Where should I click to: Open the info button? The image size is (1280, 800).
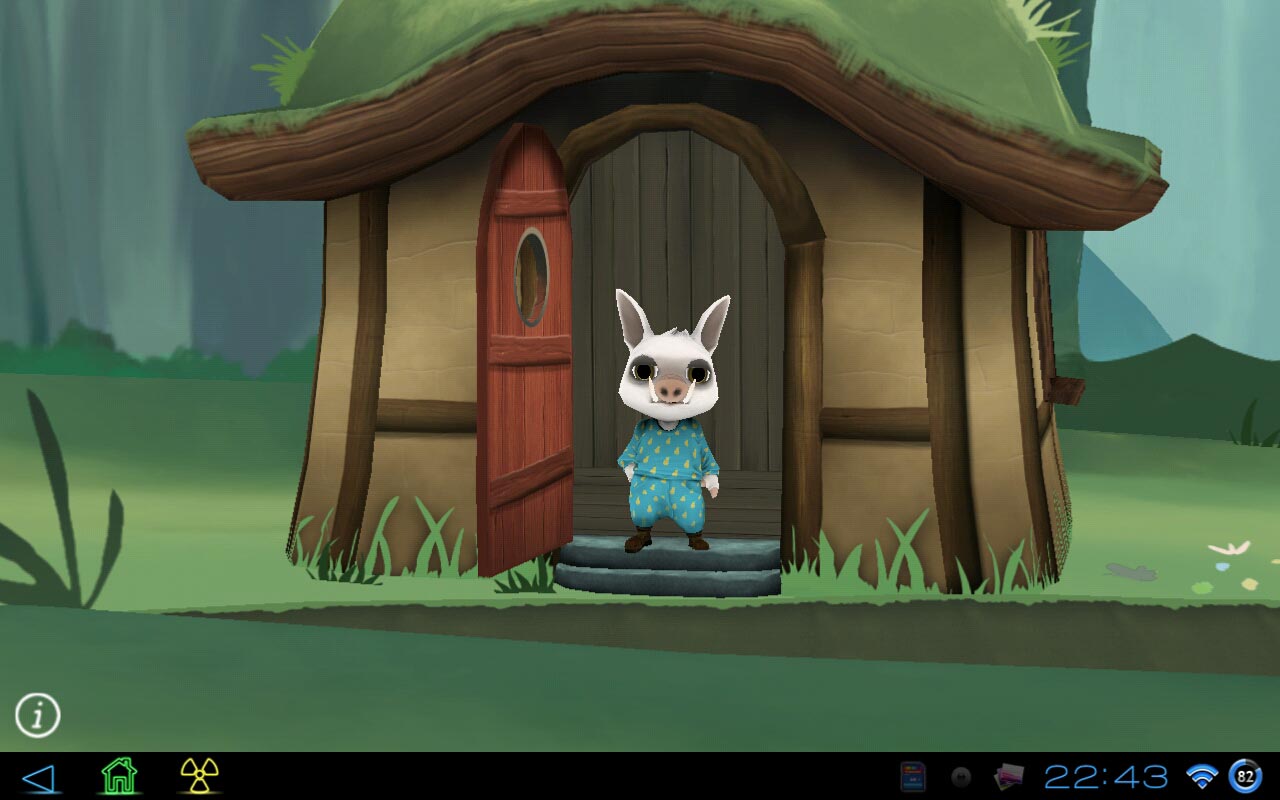click(x=38, y=715)
